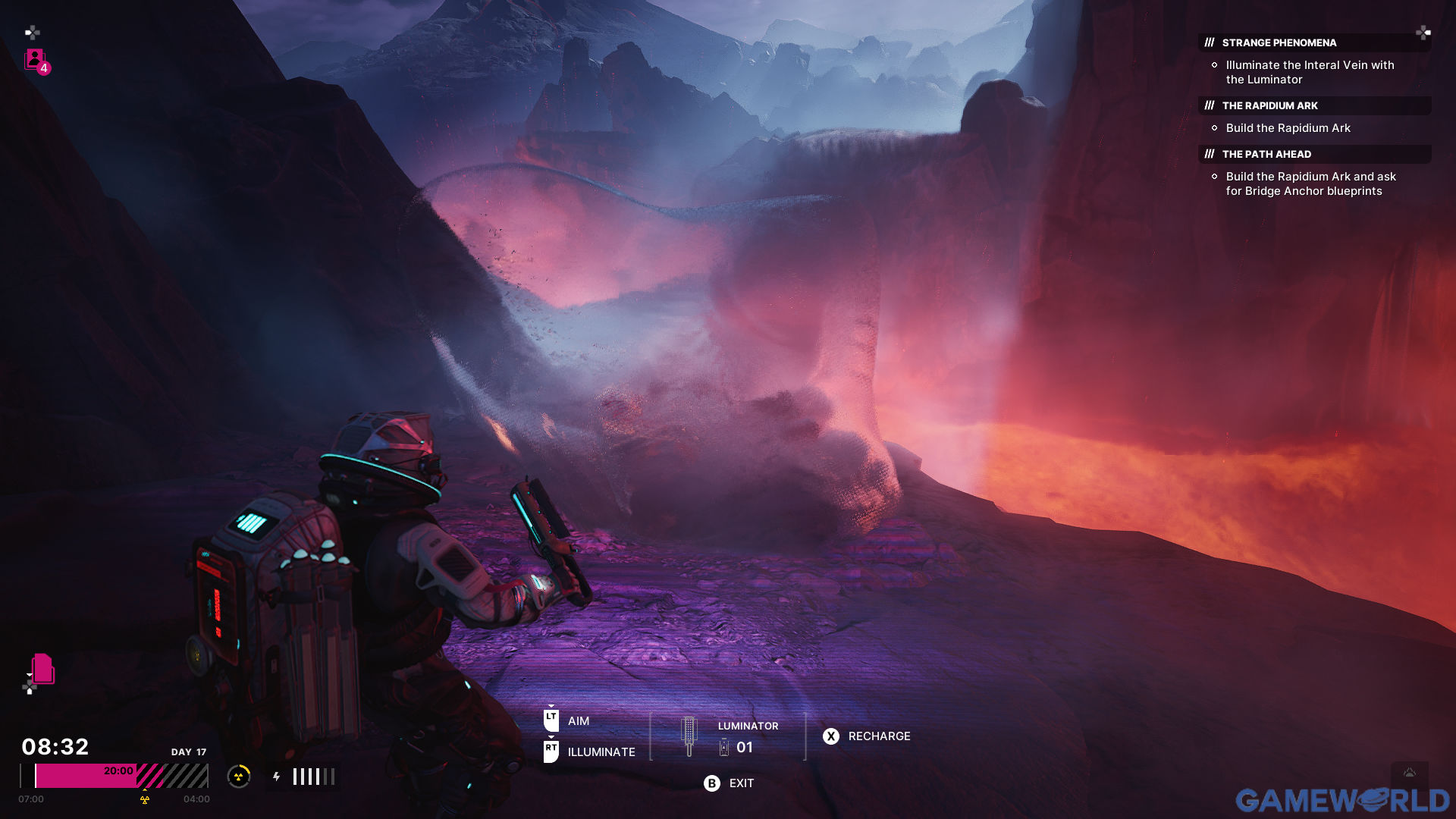Screen dimensions: 1456x819
Task: Select The Path Ahead quest header
Action: click(x=1266, y=154)
